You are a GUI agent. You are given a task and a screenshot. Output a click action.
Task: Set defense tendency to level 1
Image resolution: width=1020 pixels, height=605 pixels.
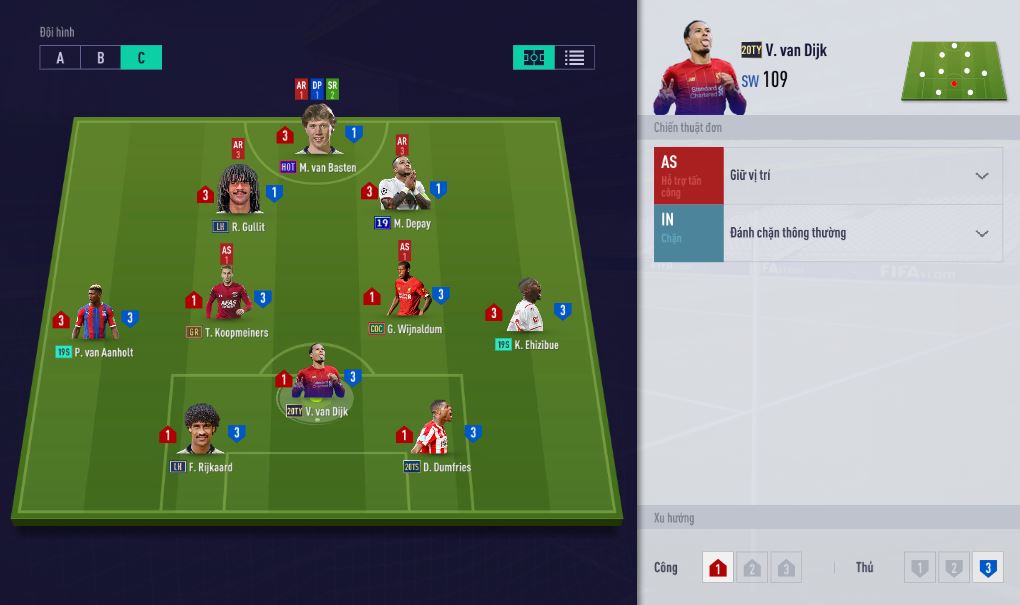(919, 568)
